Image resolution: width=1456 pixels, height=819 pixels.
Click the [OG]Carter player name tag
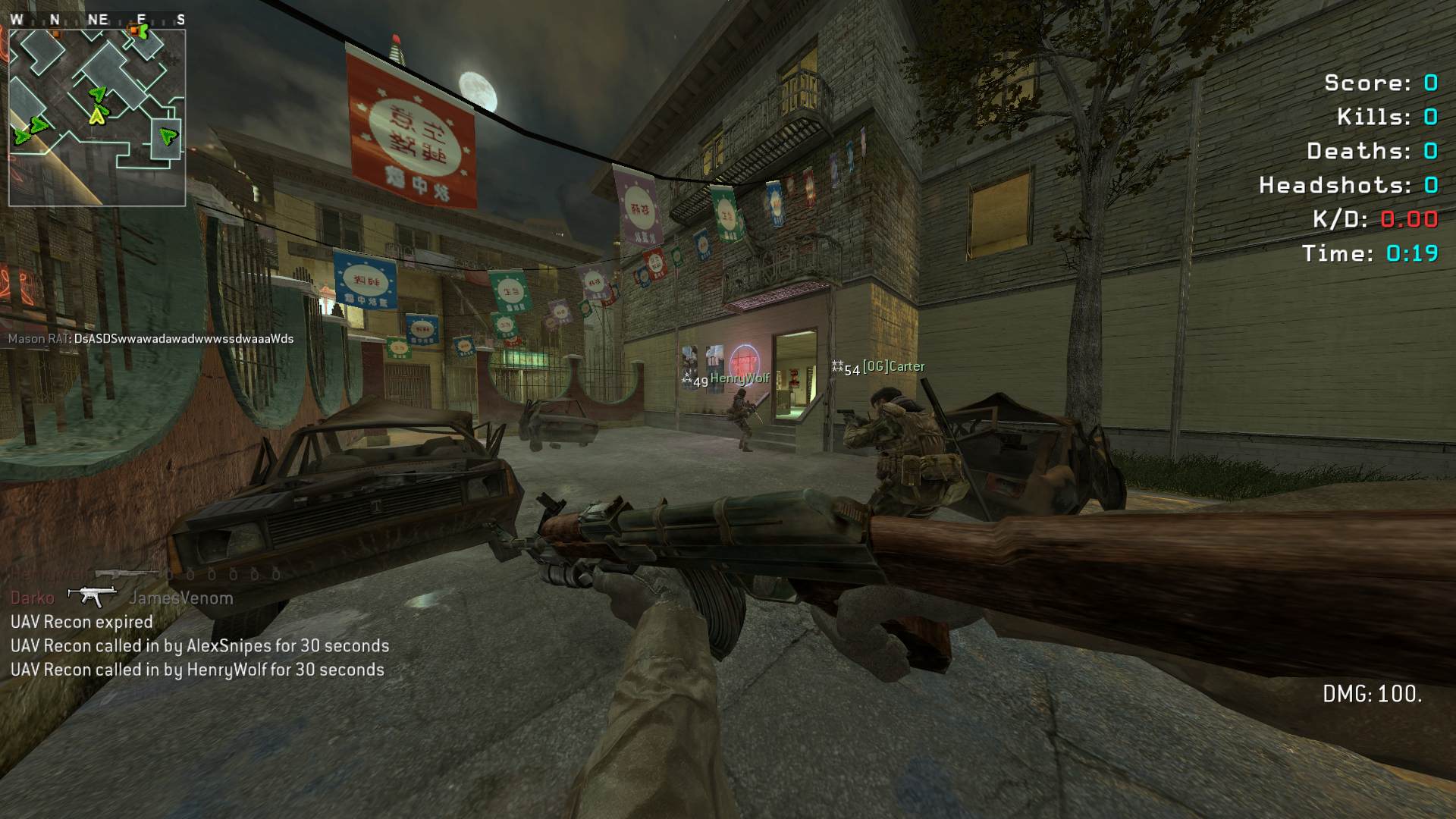[893, 366]
